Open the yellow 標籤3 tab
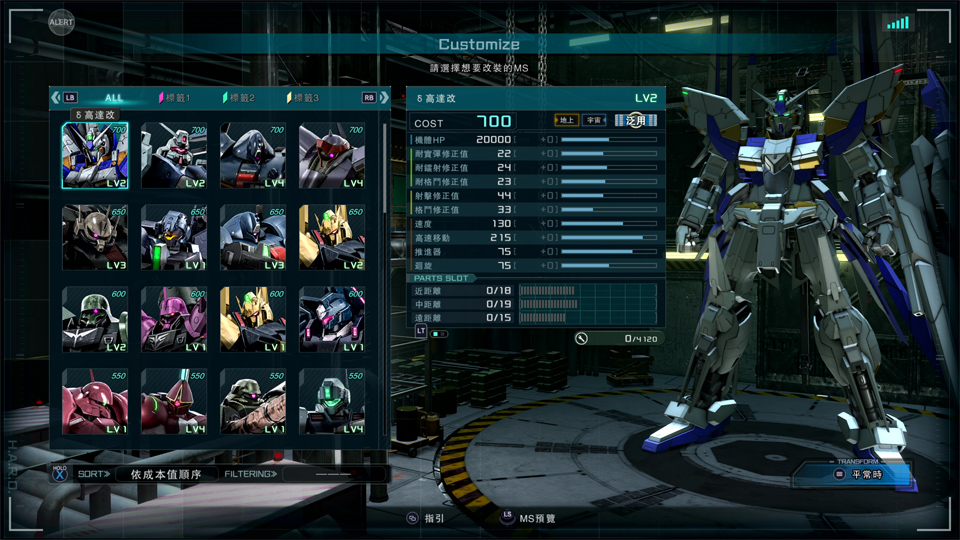Screen dimensions: 960x540 304,98
